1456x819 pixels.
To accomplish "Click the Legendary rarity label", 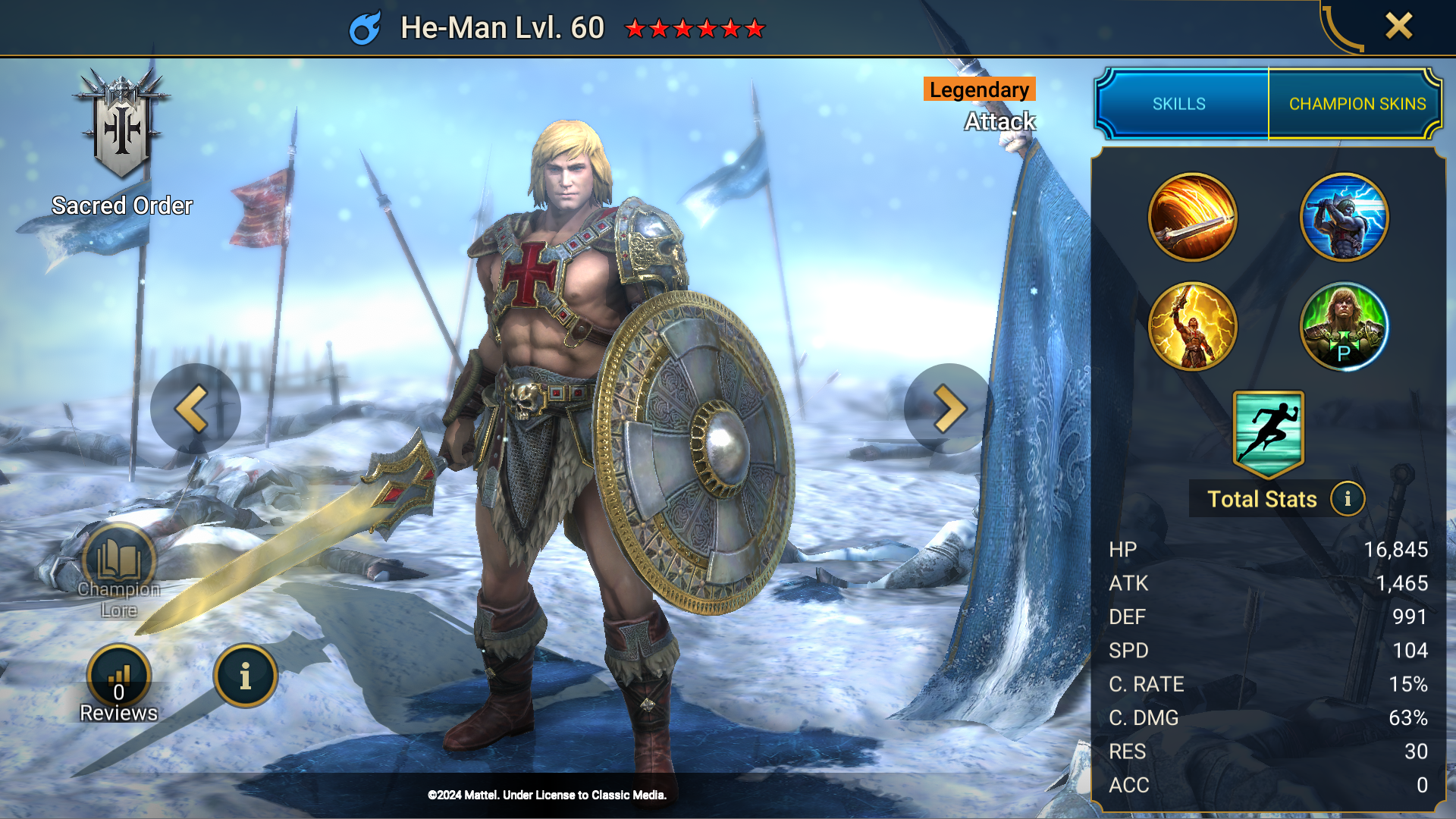I will (978, 89).
